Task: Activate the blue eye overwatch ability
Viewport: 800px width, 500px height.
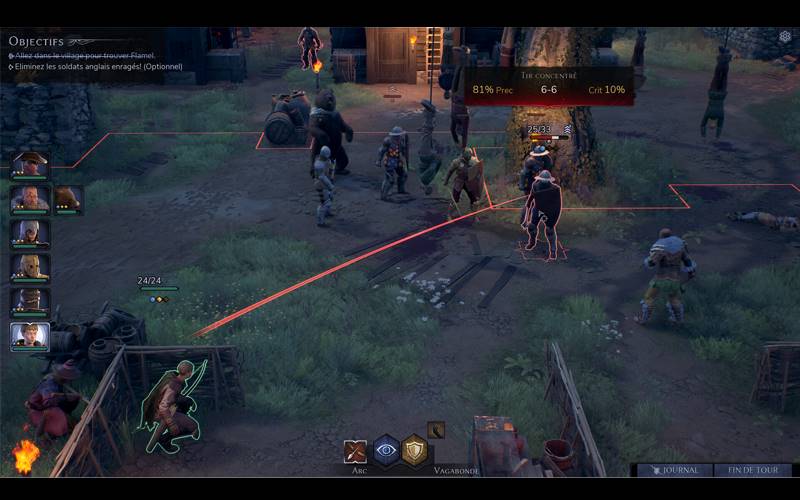Action: pyautogui.click(x=386, y=450)
